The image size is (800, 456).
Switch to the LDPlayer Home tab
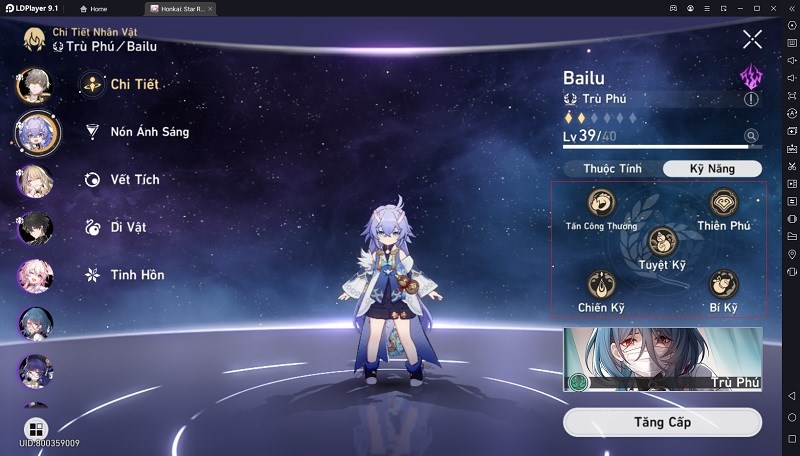(93, 8)
